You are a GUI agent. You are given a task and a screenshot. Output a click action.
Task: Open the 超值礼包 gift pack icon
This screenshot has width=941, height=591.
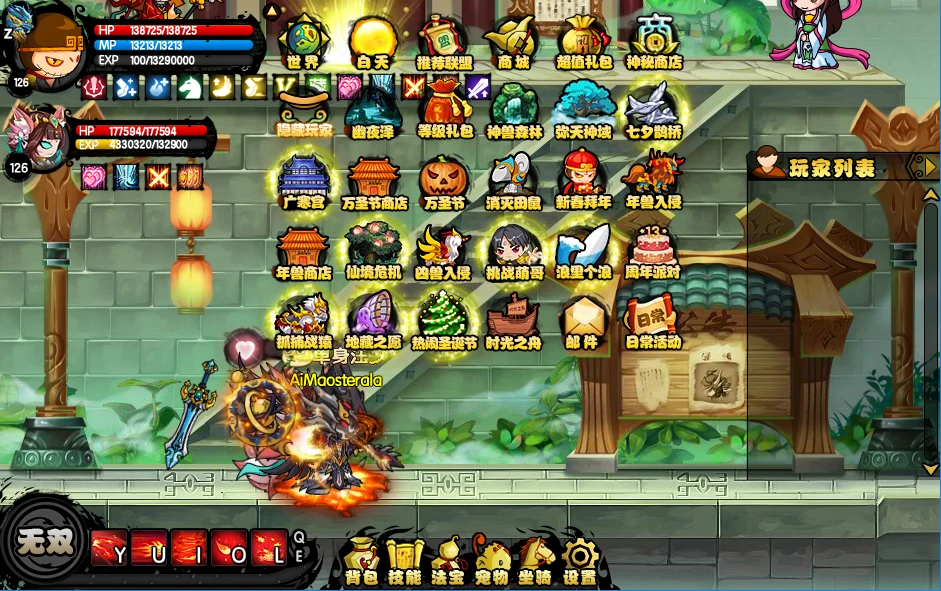584,41
